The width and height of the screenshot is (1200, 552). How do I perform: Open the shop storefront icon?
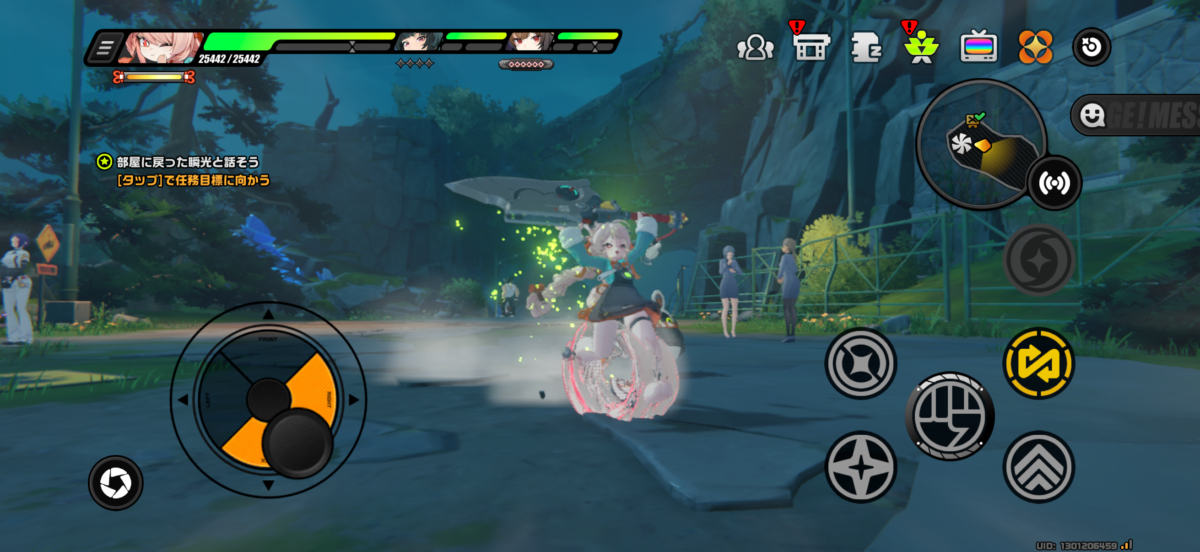coord(810,47)
